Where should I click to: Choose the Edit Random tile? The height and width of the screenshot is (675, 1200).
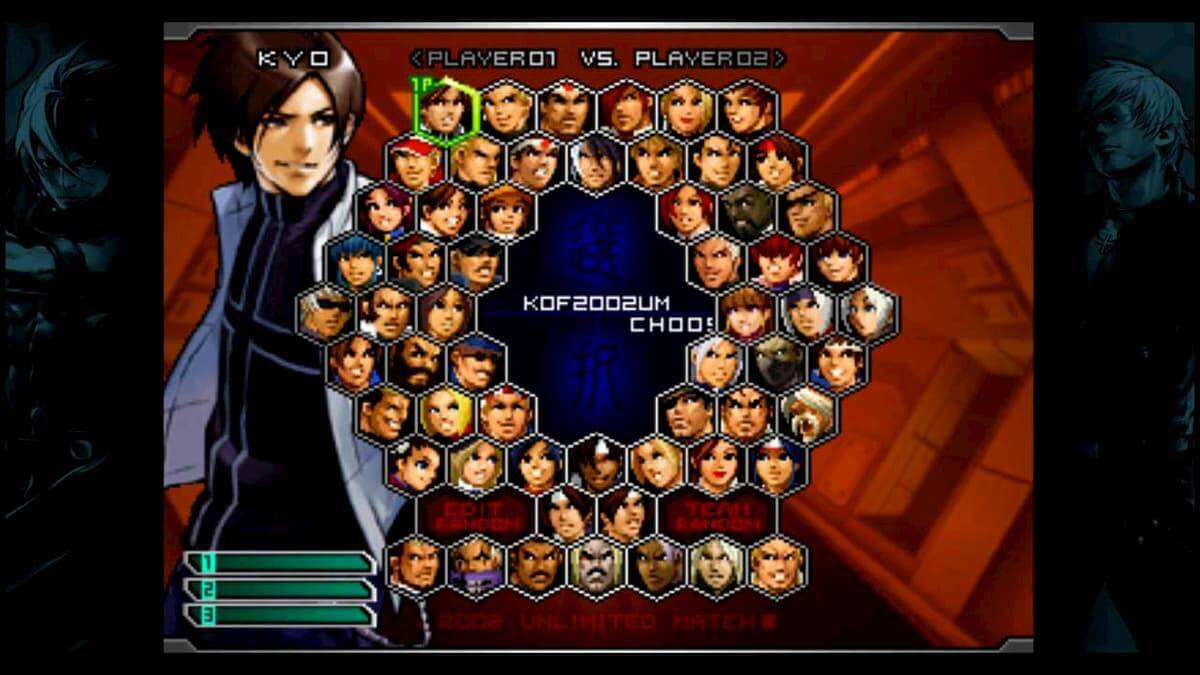(476, 515)
